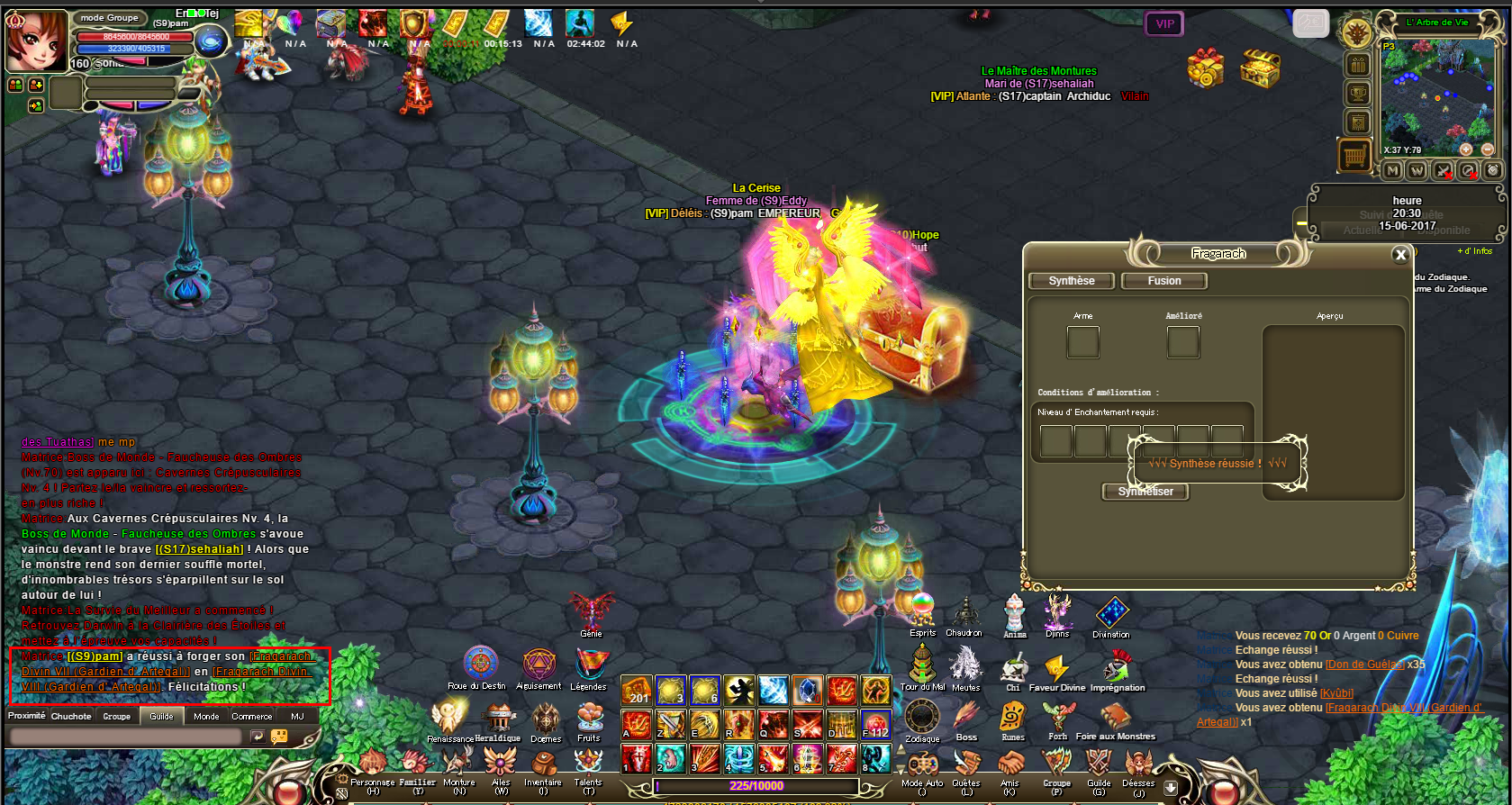Switch to the Fusion tab
Viewport: 1512px width, 805px height.
pos(1163,281)
